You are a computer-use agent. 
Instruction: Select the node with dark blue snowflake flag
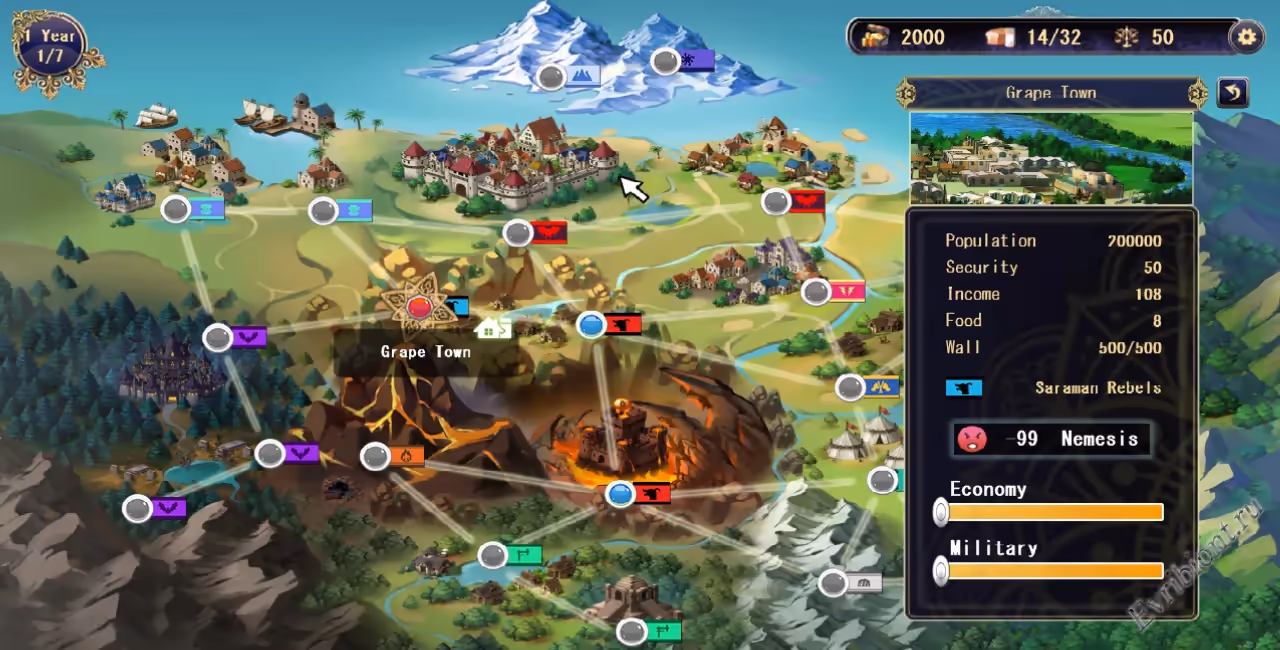coord(665,62)
